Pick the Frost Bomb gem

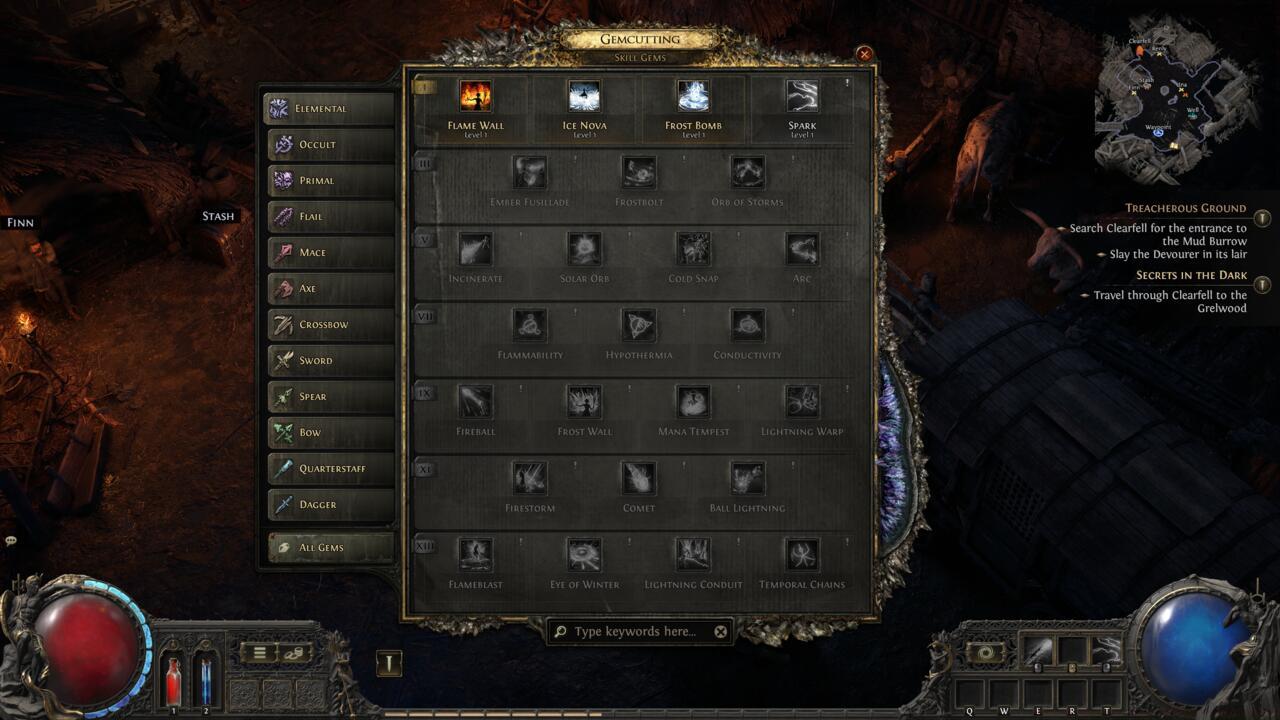692,98
